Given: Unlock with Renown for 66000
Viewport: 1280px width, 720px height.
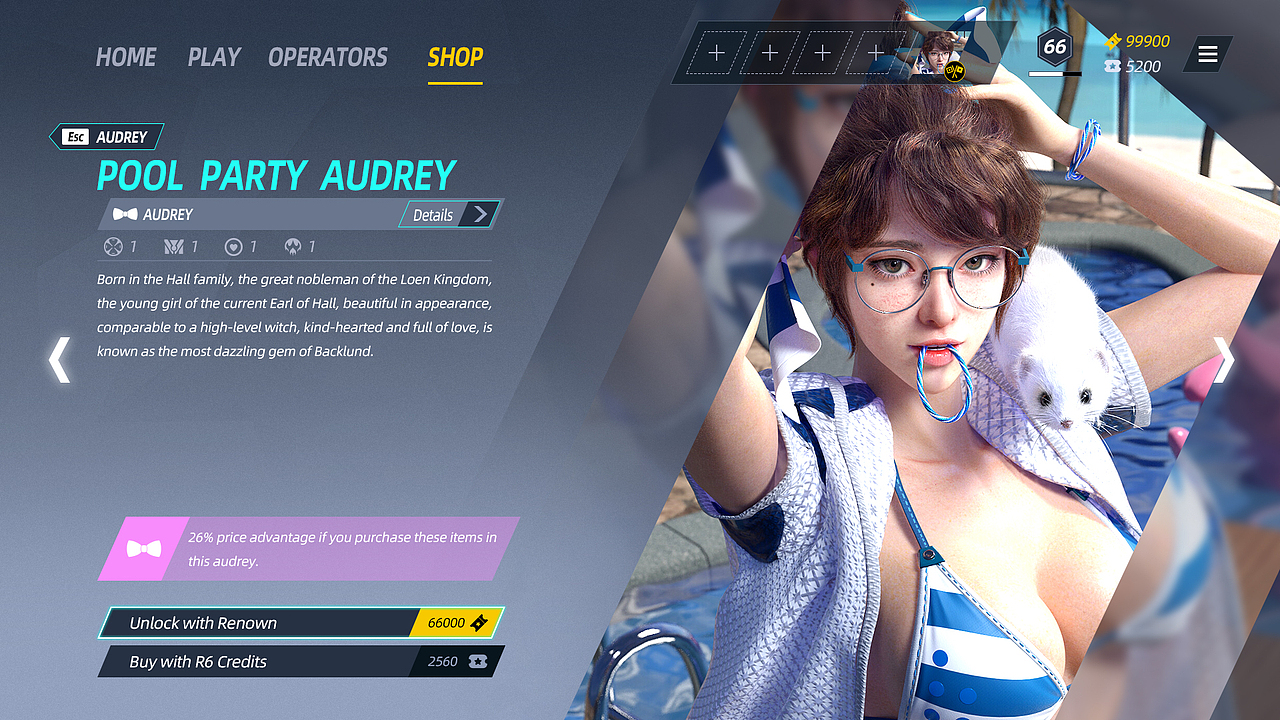Looking at the screenshot, I should pyautogui.click(x=300, y=623).
